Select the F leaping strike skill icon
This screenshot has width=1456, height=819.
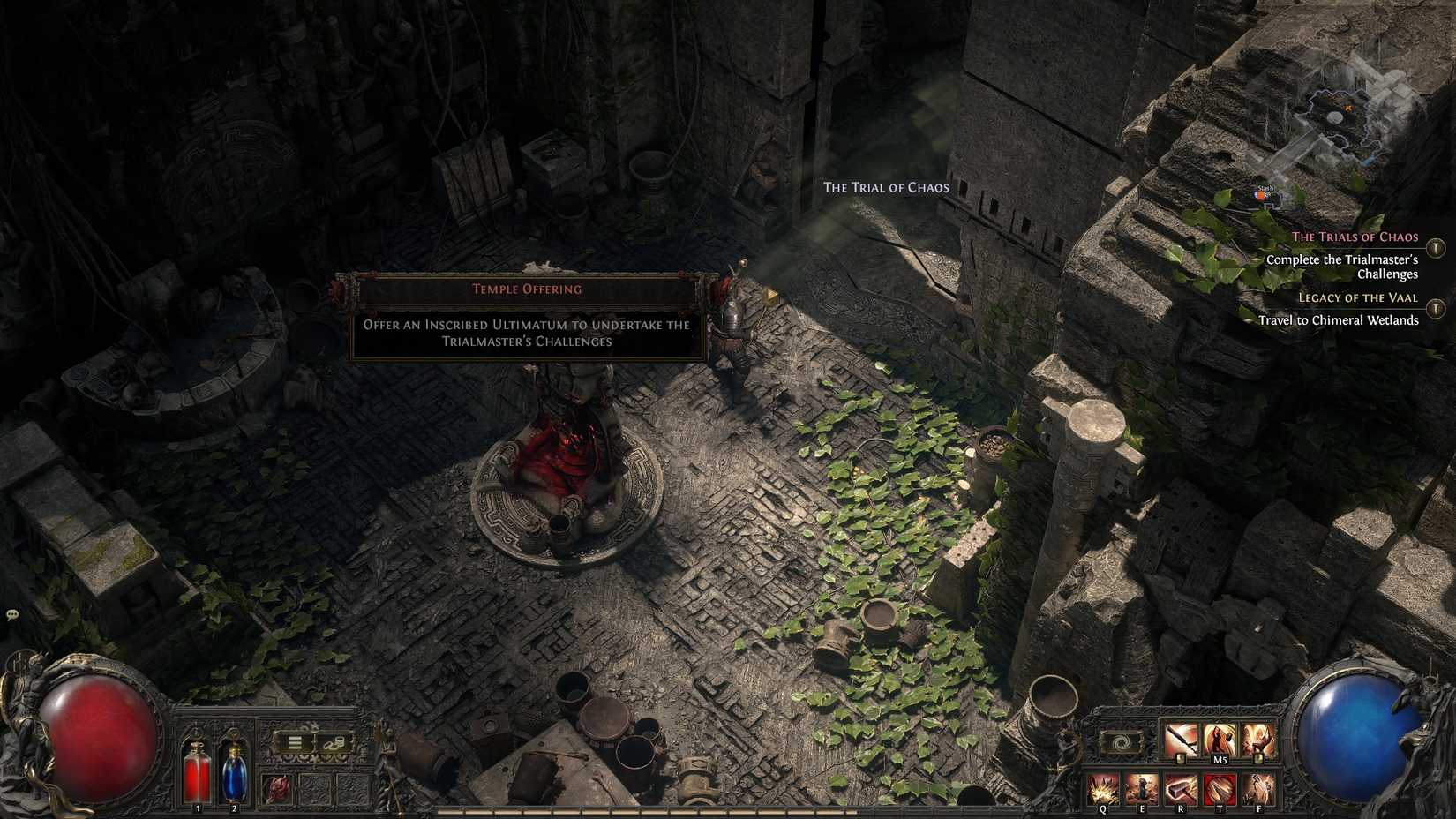(x=1258, y=788)
